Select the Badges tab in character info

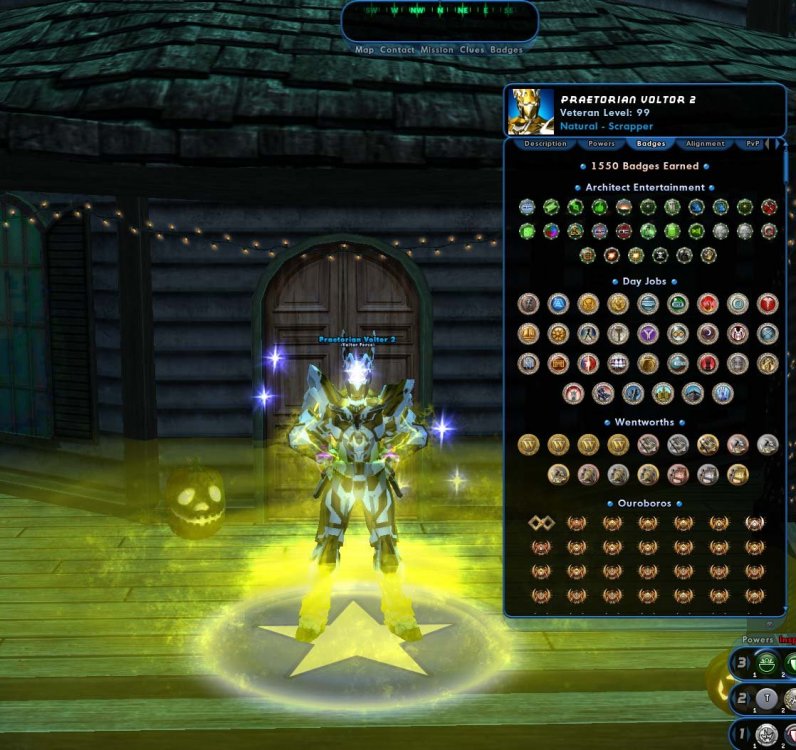tap(651, 144)
